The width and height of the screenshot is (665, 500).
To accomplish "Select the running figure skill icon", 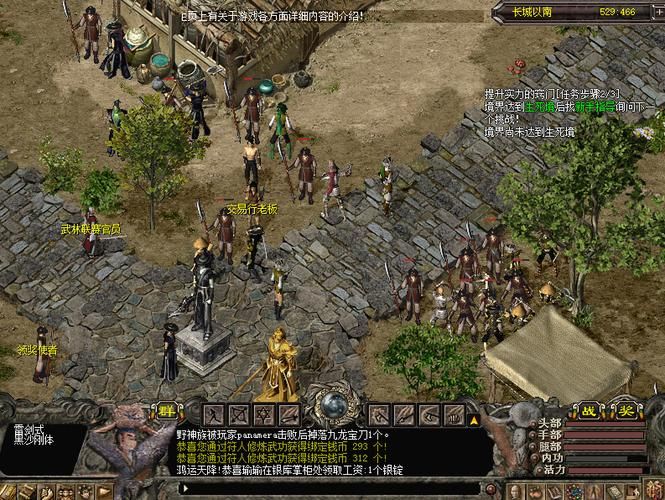I will (x=212, y=413).
